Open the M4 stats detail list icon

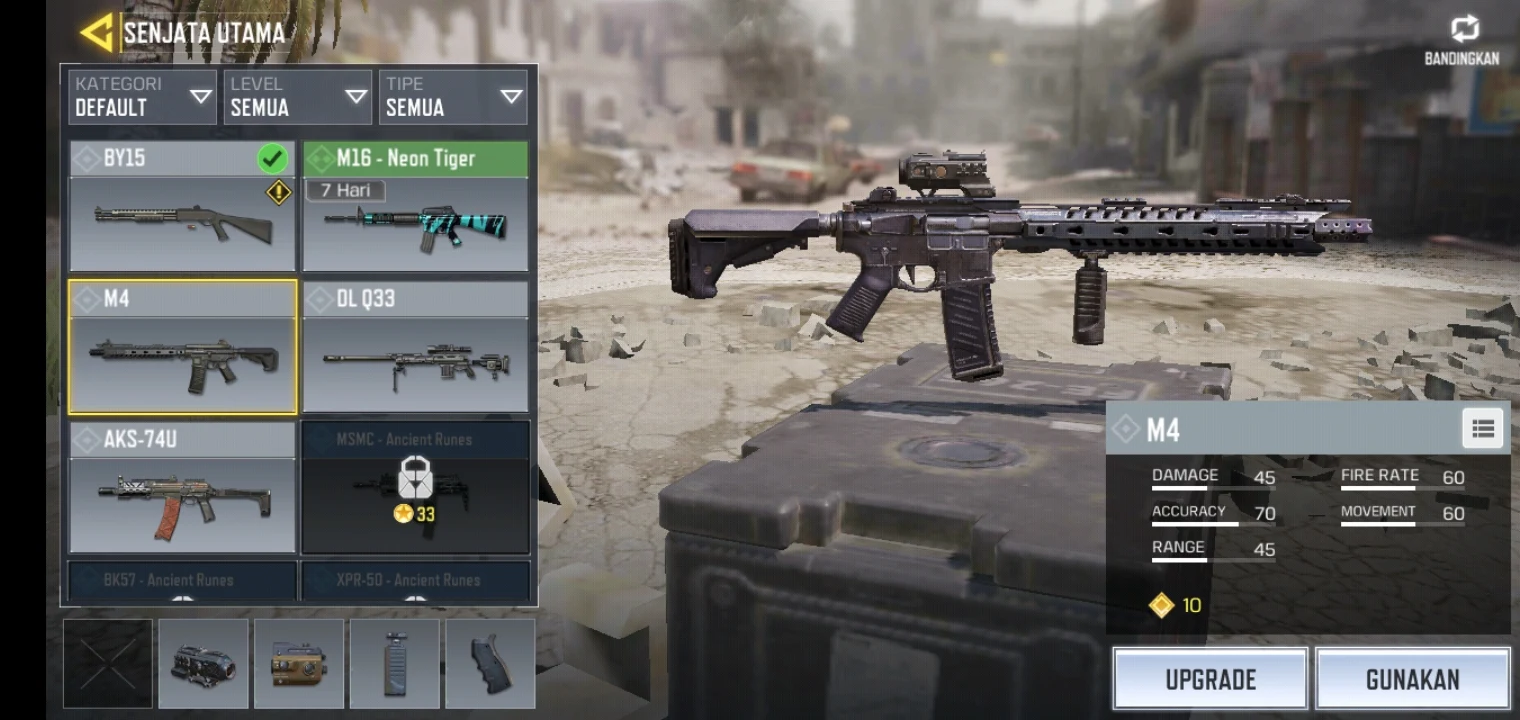pyautogui.click(x=1483, y=428)
